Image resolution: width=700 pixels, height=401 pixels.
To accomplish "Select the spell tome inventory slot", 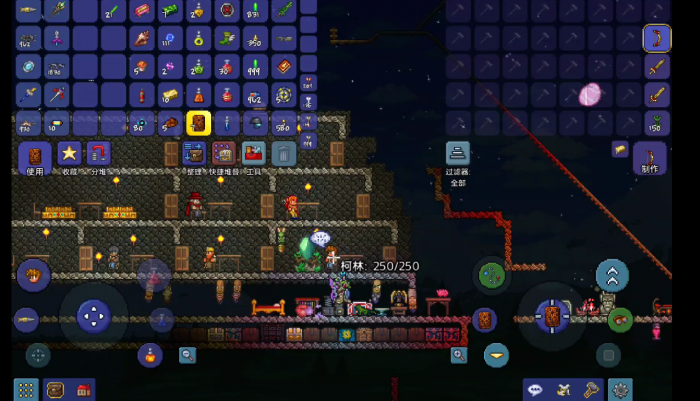I will (285, 67).
